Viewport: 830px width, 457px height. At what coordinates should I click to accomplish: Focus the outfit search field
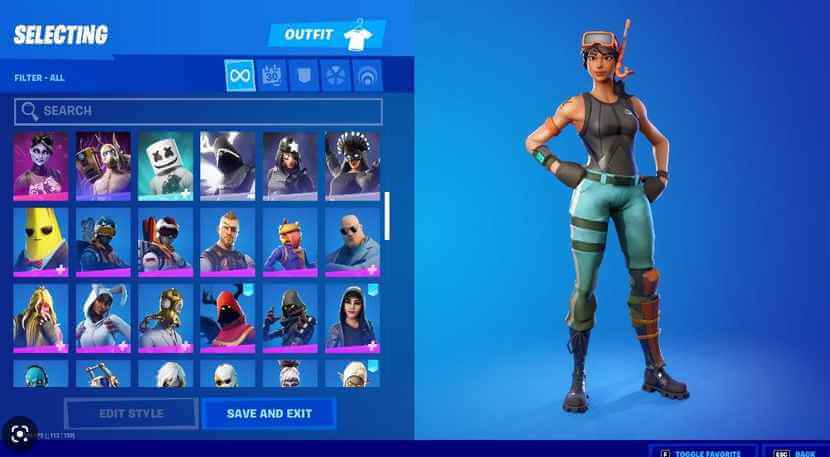tap(198, 111)
